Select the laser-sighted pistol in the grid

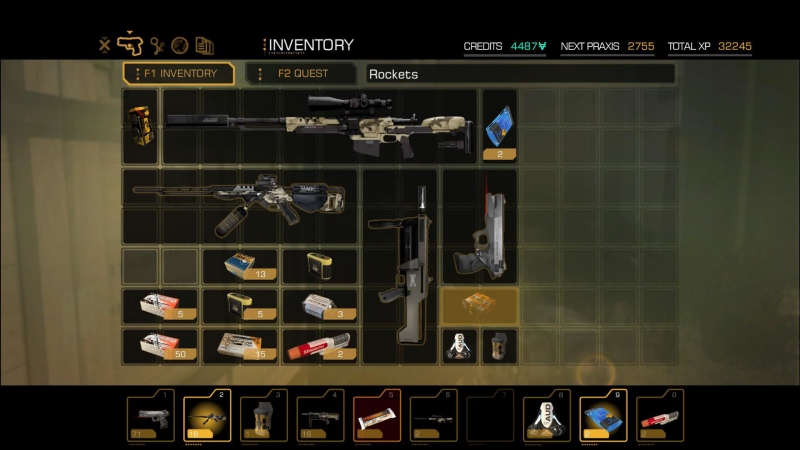[x=479, y=232]
